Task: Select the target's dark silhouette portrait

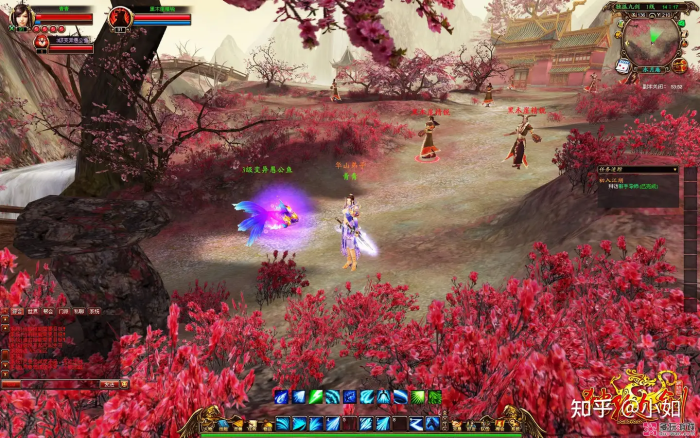Action: pyautogui.click(x=120, y=17)
